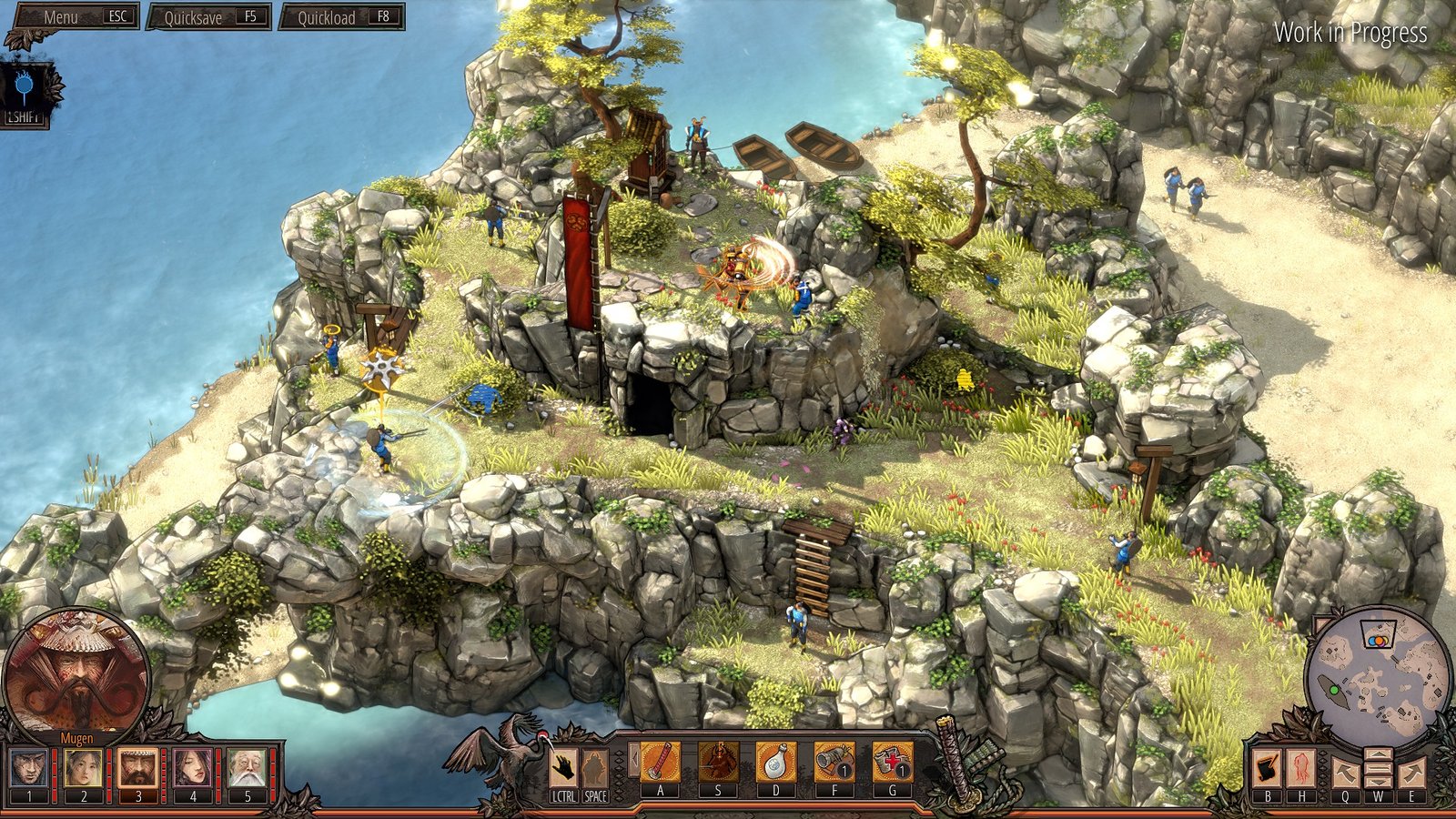The width and height of the screenshot is (1456, 819).
Task: Select Mugen's samurai portrait in slot three
Action: point(138,768)
